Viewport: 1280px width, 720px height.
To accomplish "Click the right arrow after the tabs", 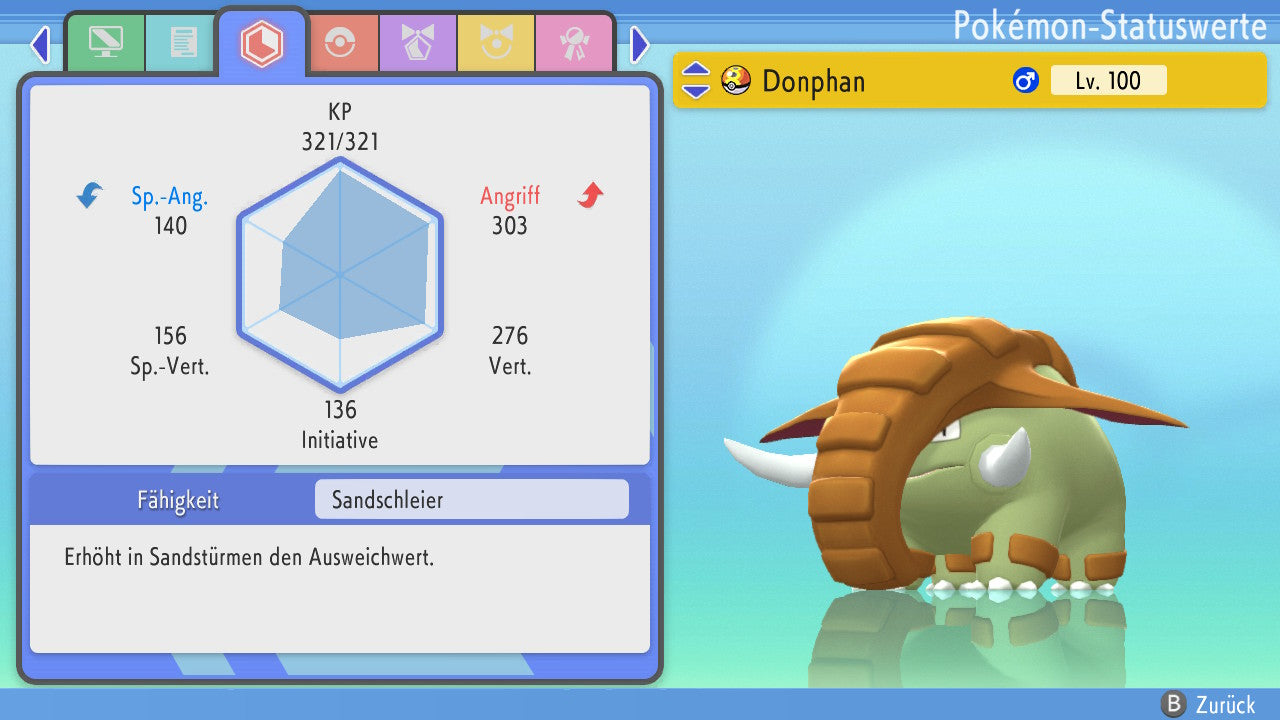I will [x=640, y=44].
